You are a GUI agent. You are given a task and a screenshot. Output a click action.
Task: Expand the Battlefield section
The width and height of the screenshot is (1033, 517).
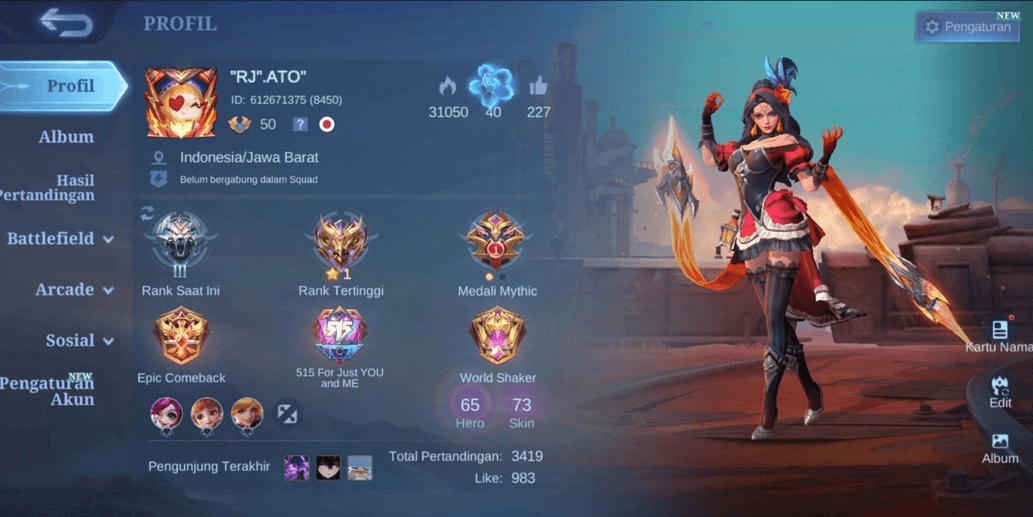60,239
